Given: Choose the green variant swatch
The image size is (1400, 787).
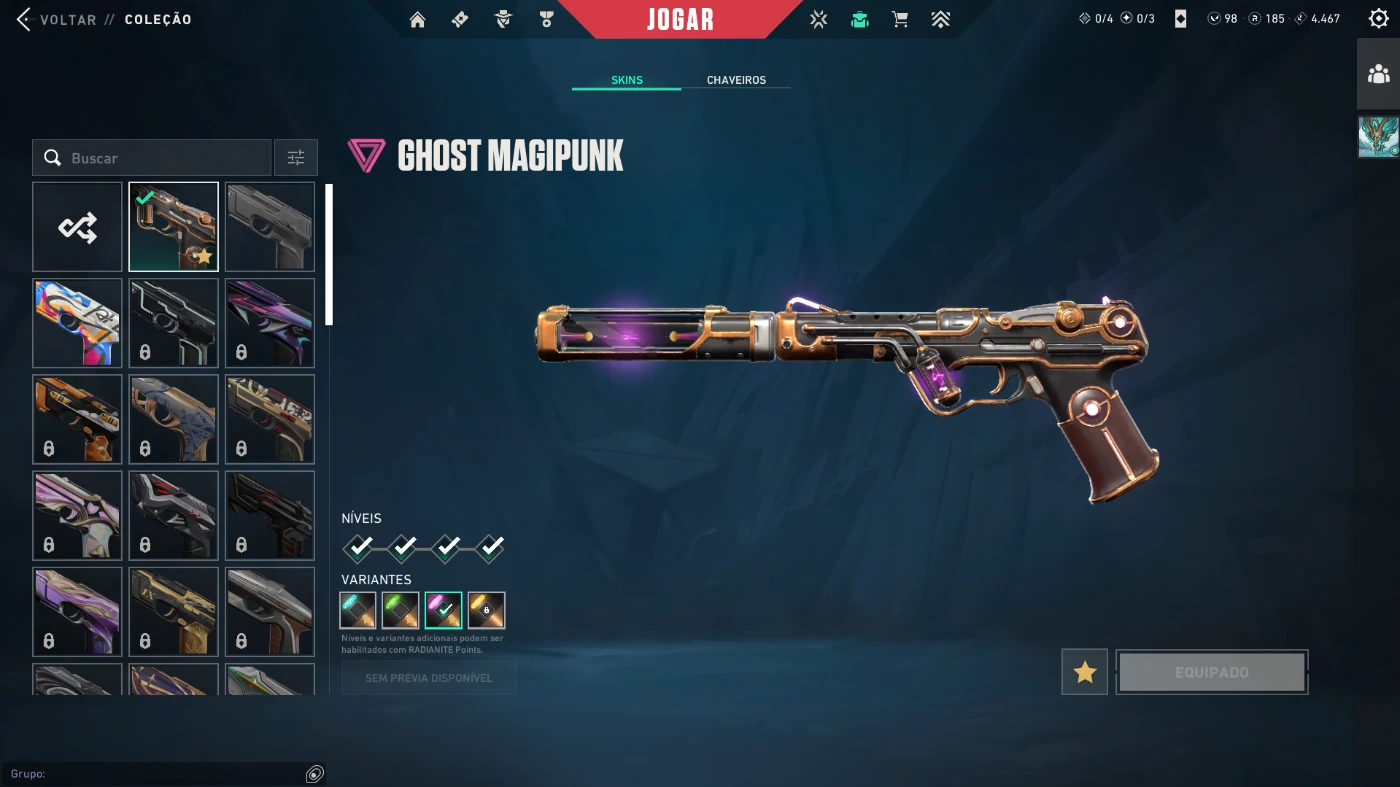Looking at the screenshot, I should click(400, 610).
